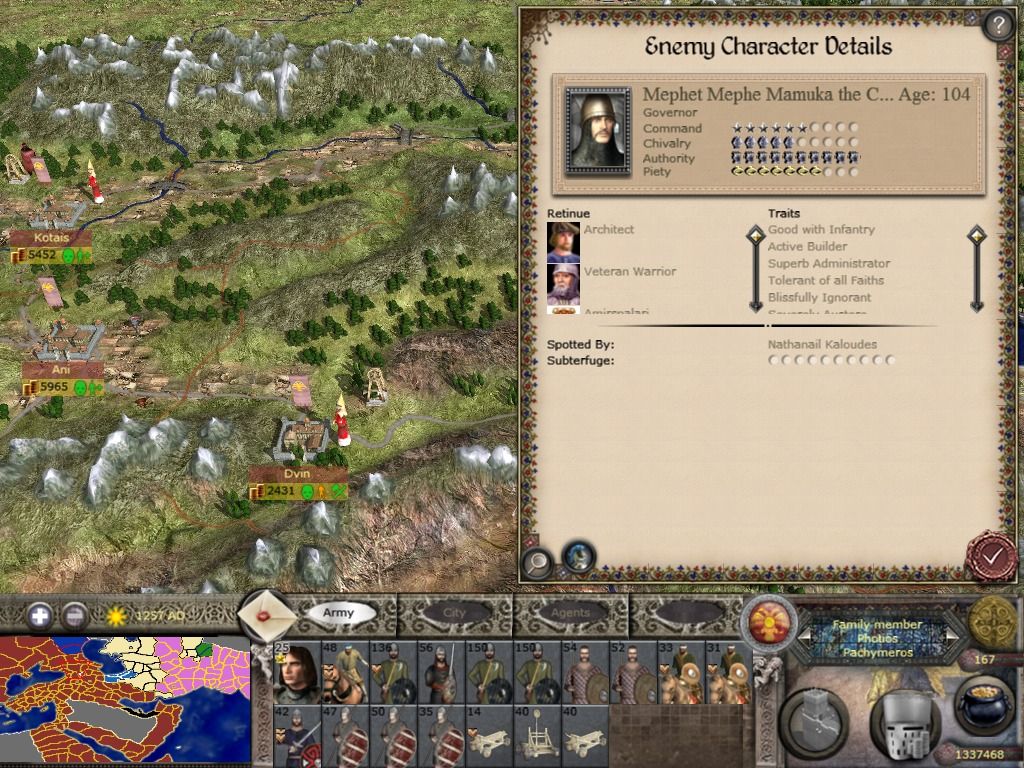Open the castle tower construction button
This screenshot has height=768, width=1024.
tap(815, 720)
